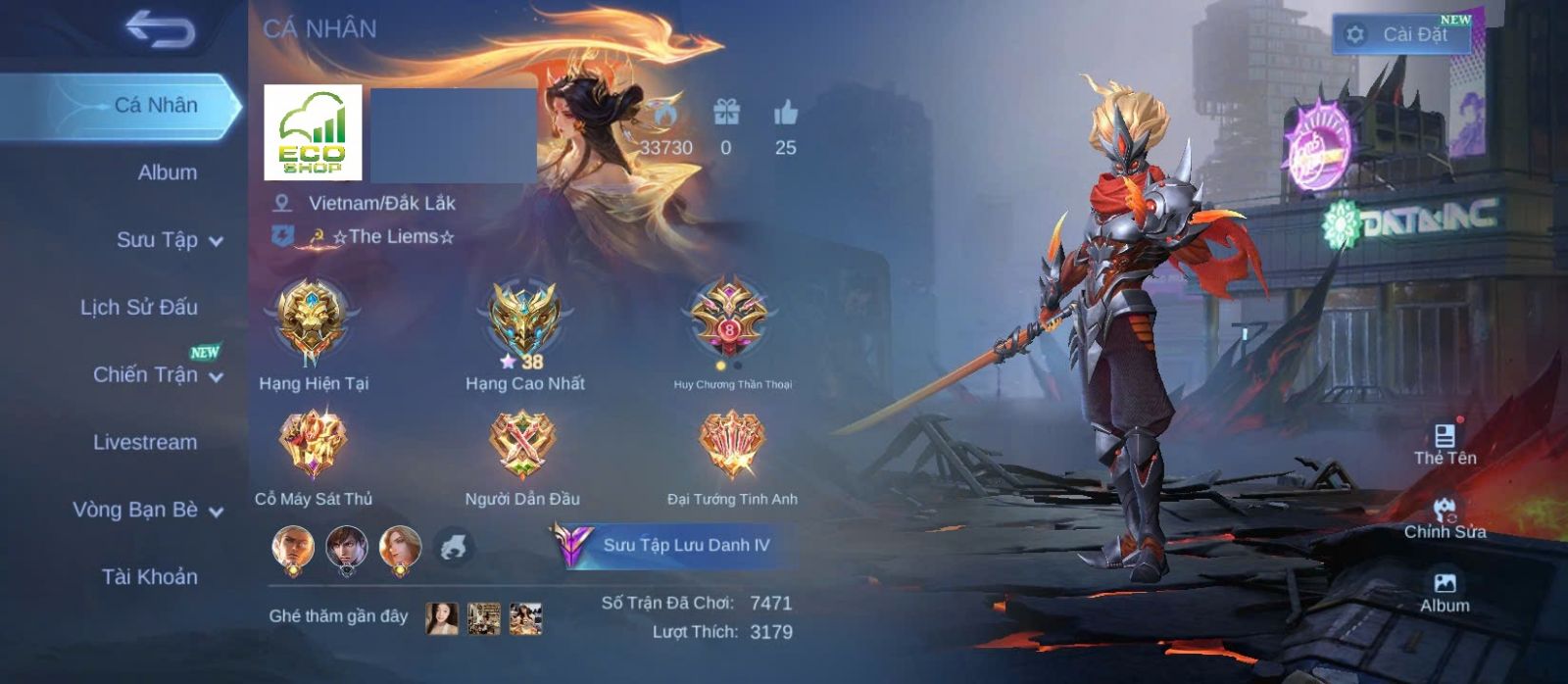Screen dimensions: 1568x684
Task: Open the Album sidebar entry
Action: 167,172
